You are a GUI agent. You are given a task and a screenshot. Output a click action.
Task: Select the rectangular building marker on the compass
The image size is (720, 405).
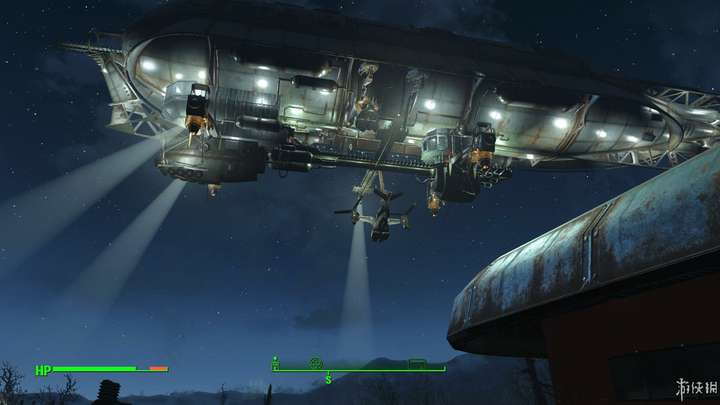click(417, 363)
